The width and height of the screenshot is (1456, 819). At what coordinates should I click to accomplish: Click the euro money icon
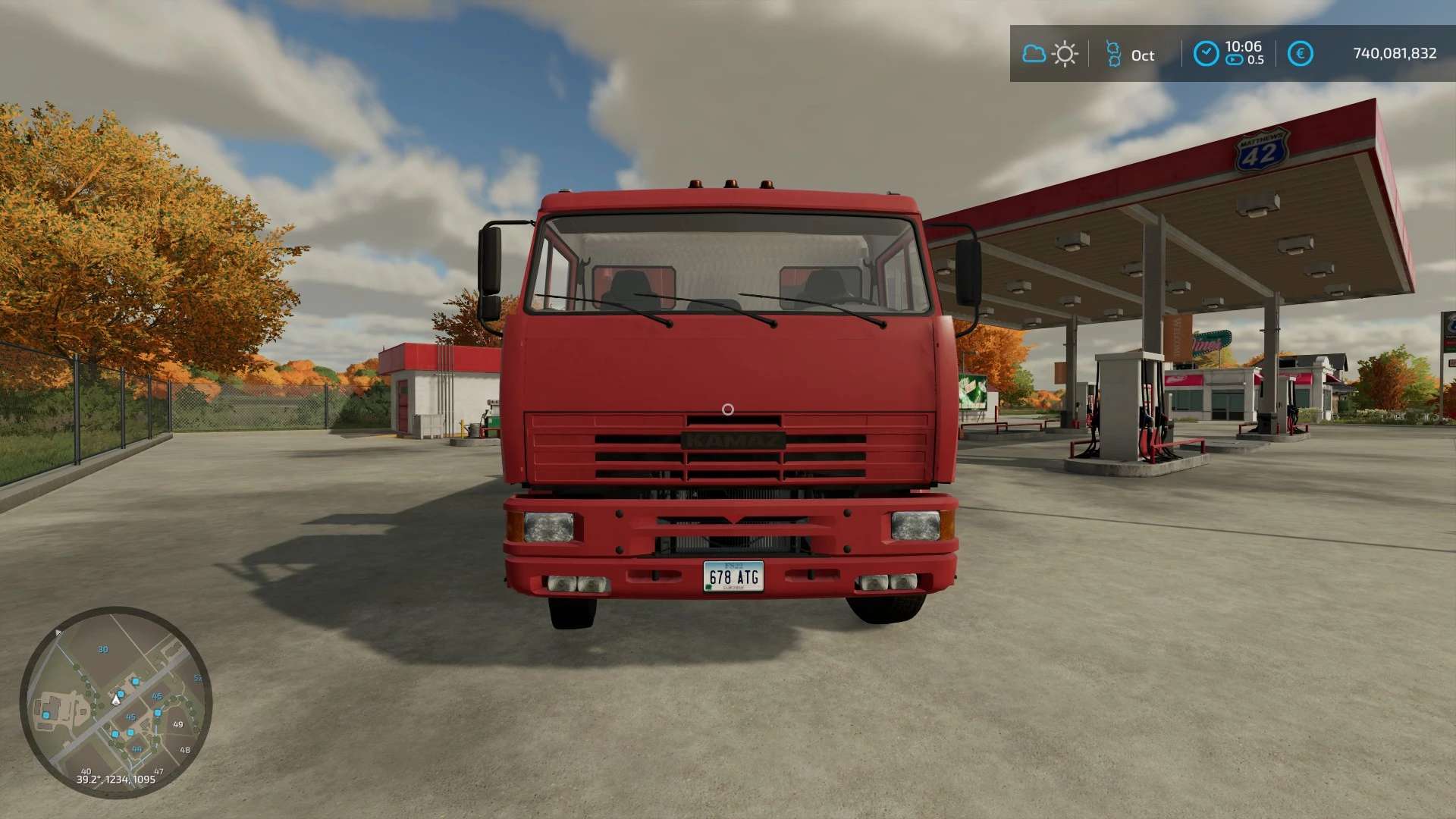point(1300,54)
